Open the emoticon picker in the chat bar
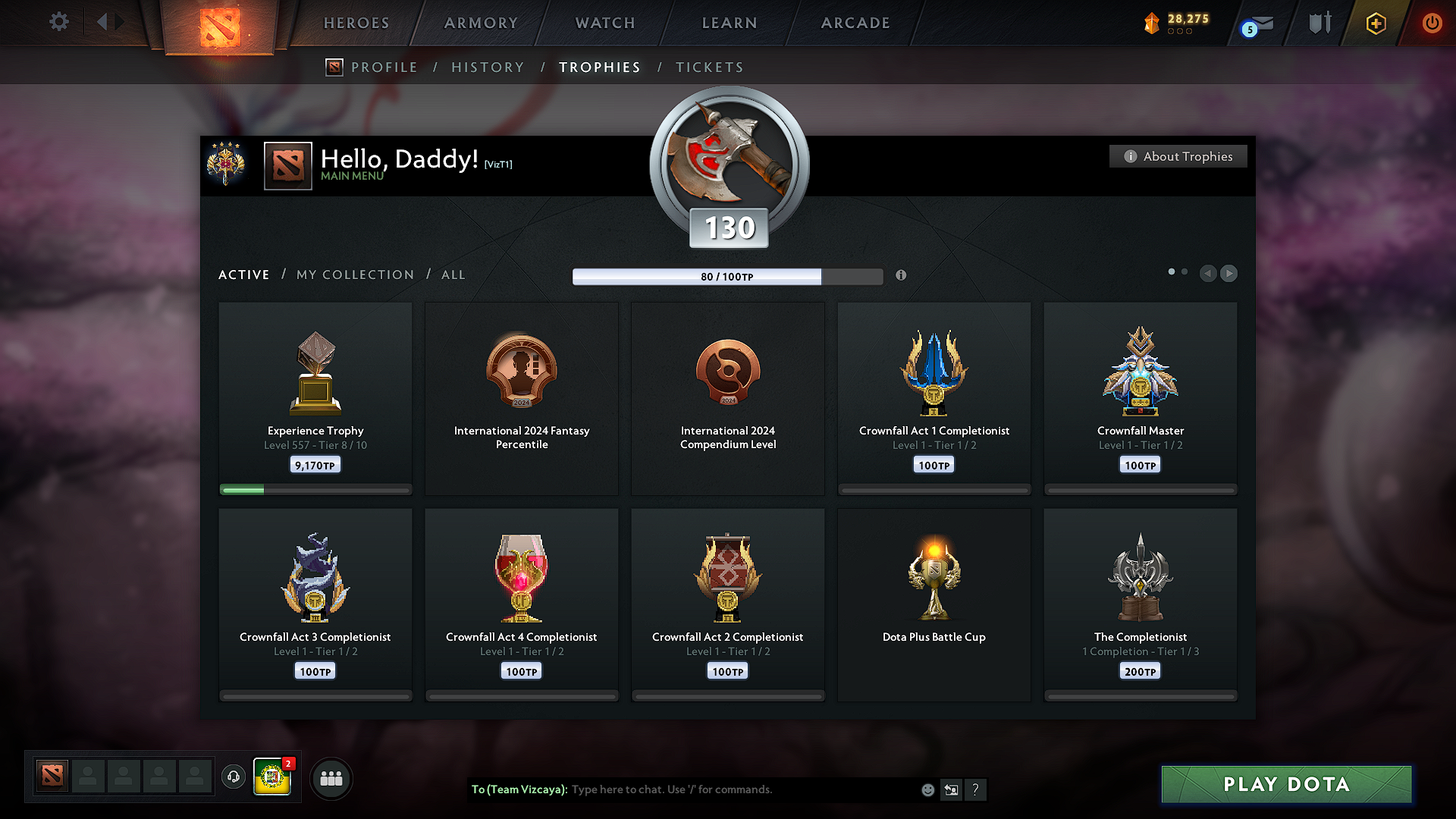This screenshot has width=1456, height=819. click(x=927, y=789)
